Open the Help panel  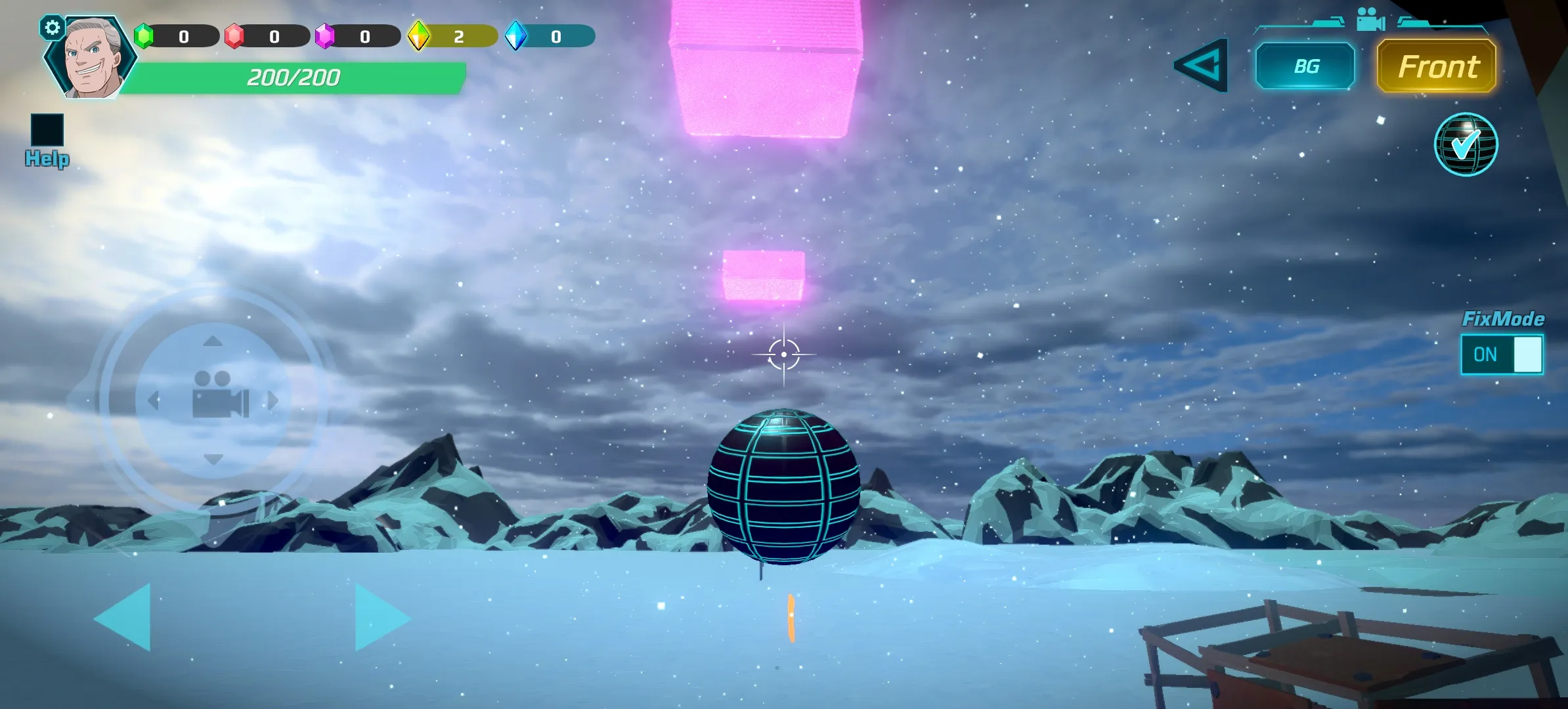(47, 139)
